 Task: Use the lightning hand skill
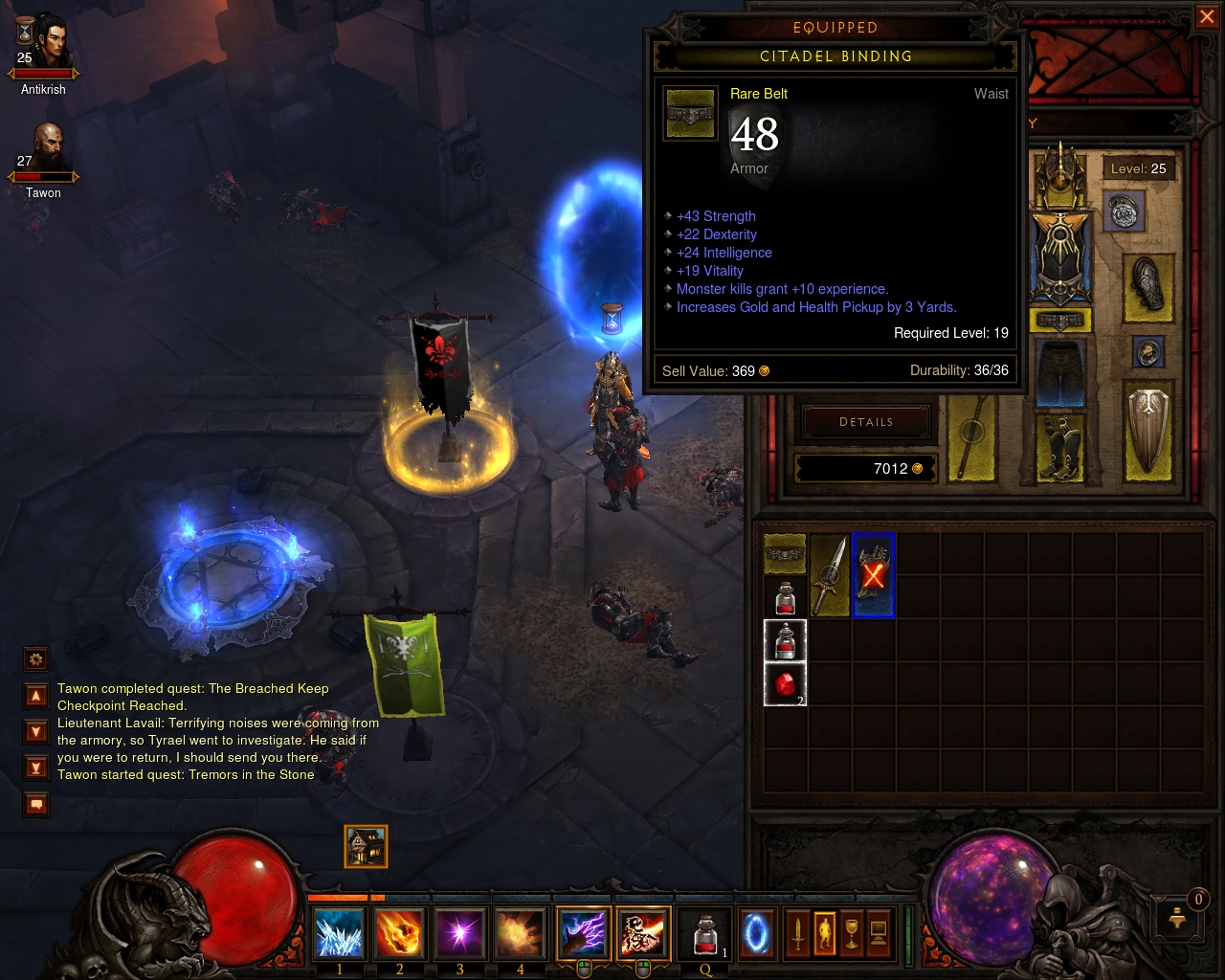coord(583,933)
